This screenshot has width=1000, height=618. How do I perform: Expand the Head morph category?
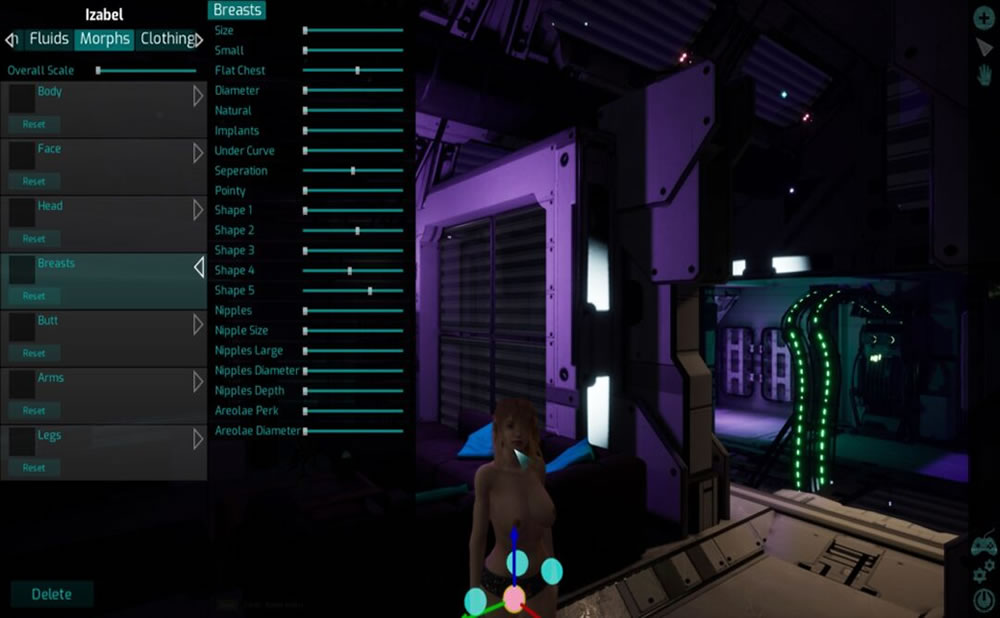tap(198, 210)
